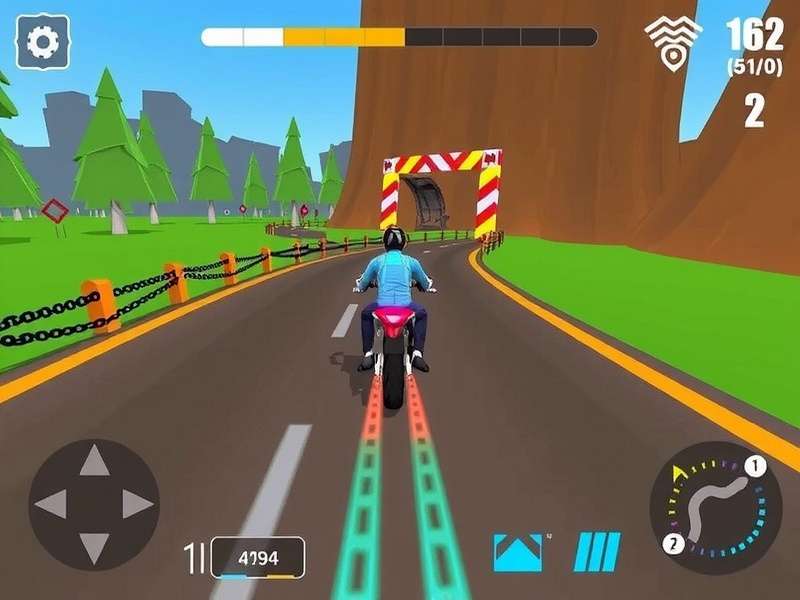Tap the blue upward-arrow jump icon
Image resolution: width=800 pixels, height=600 pixels.
click(518, 552)
